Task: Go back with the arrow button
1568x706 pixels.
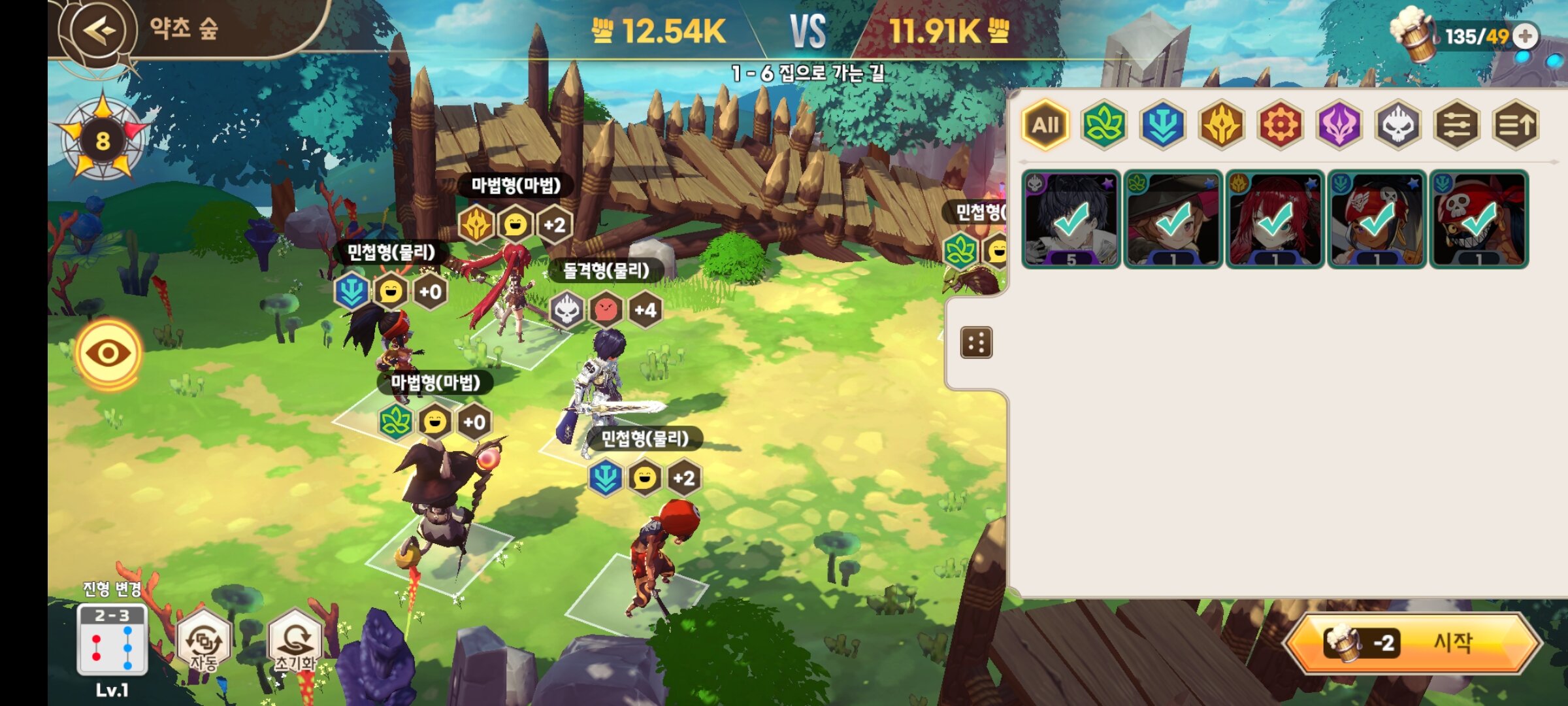Action: [99, 31]
